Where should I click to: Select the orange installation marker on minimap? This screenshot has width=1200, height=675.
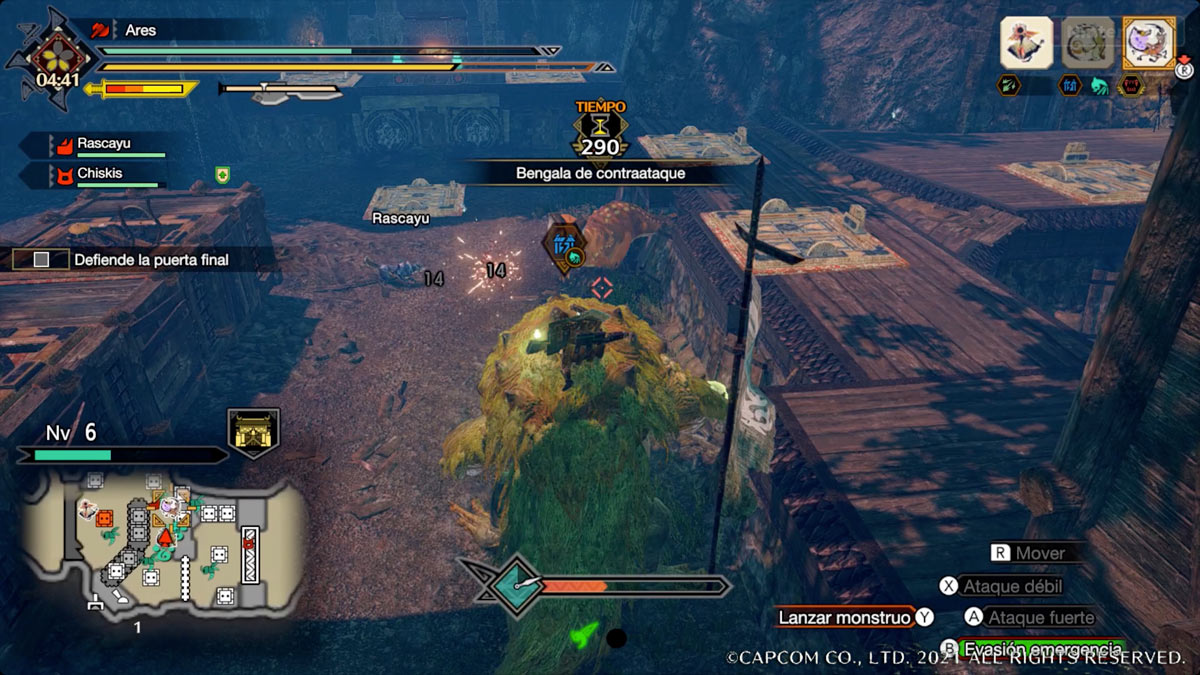click(105, 518)
